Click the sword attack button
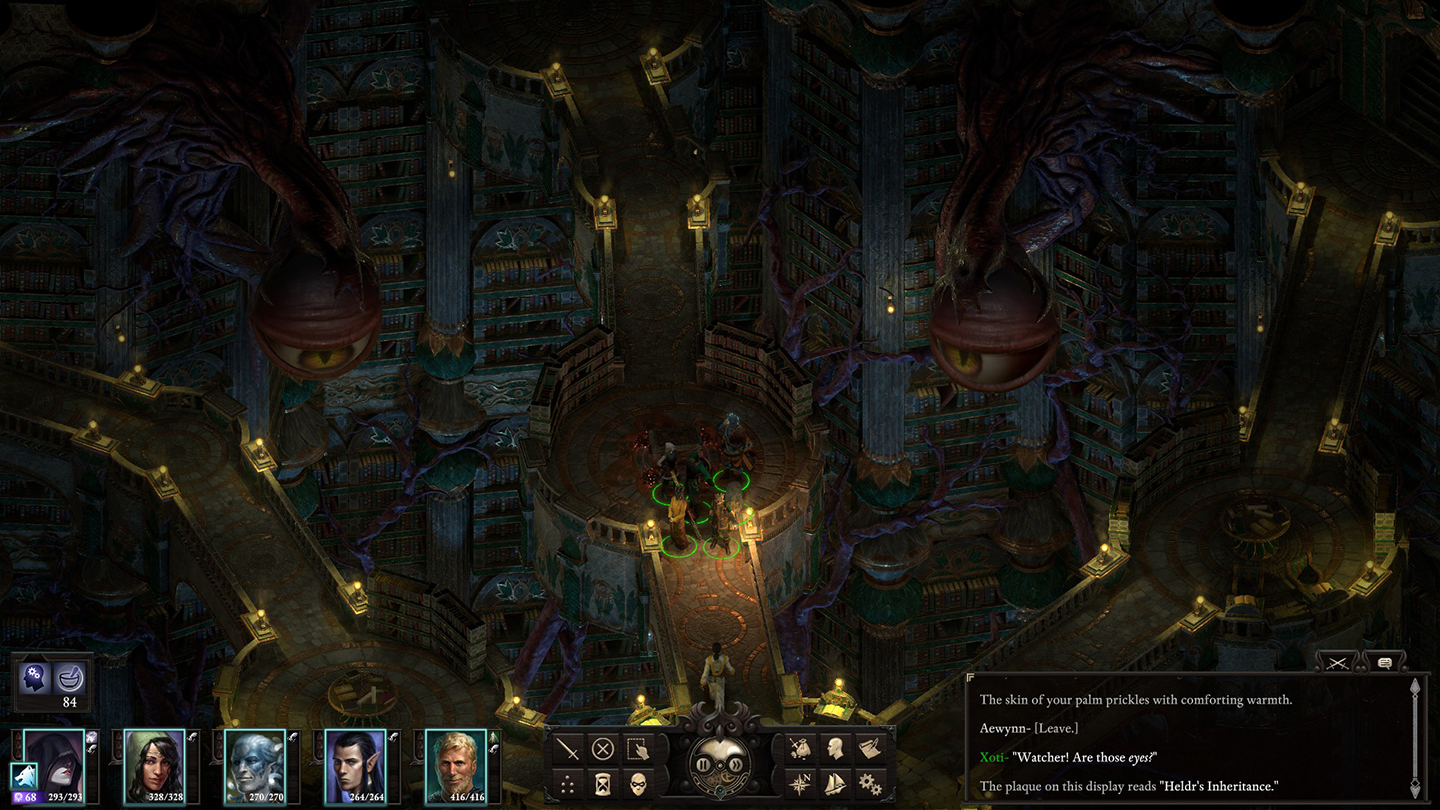 pos(569,748)
